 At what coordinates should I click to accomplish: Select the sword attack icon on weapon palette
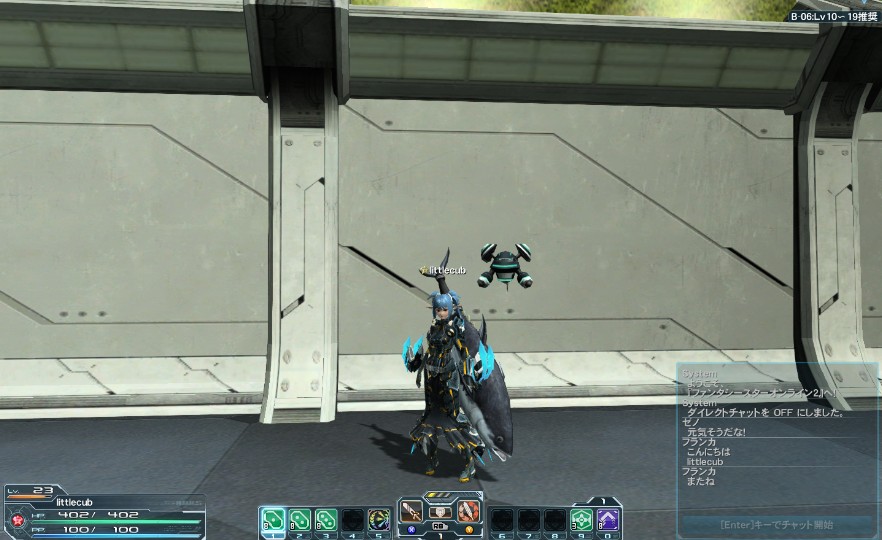(412, 511)
